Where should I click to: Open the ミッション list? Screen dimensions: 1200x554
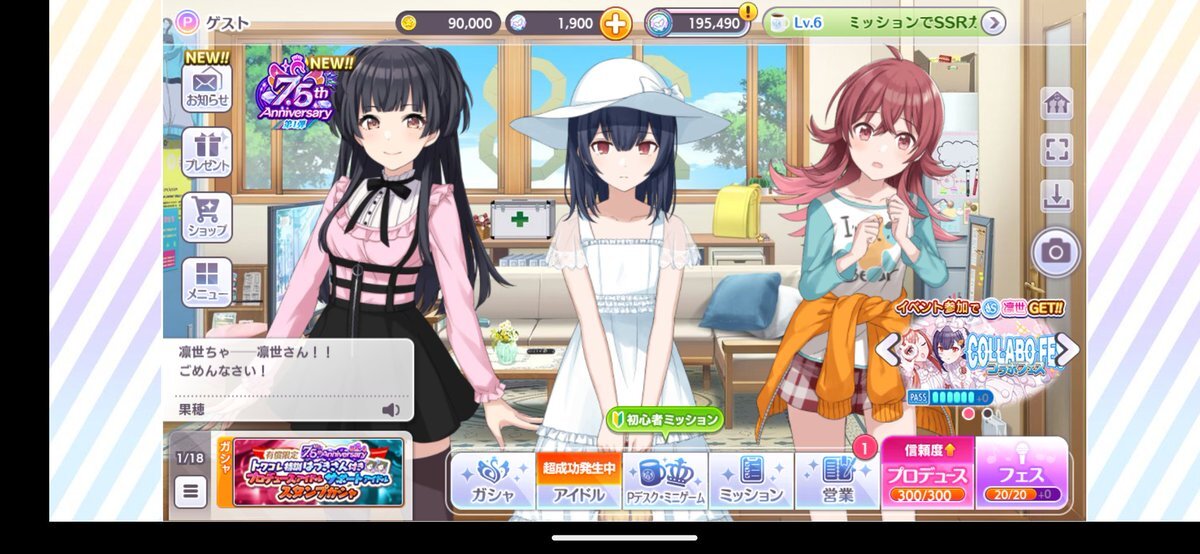point(751,481)
